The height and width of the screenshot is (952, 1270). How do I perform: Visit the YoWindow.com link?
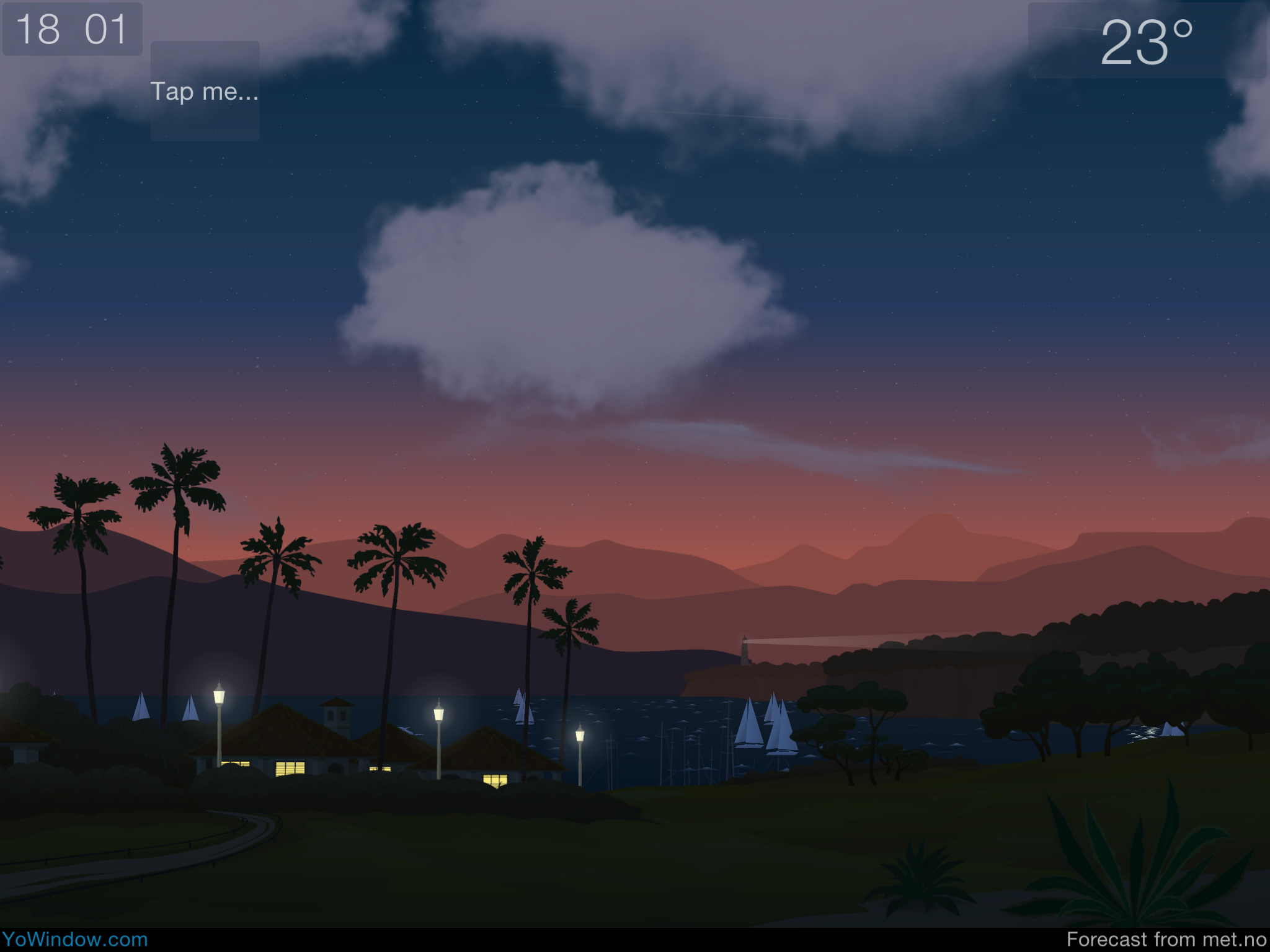click(x=74, y=940)
